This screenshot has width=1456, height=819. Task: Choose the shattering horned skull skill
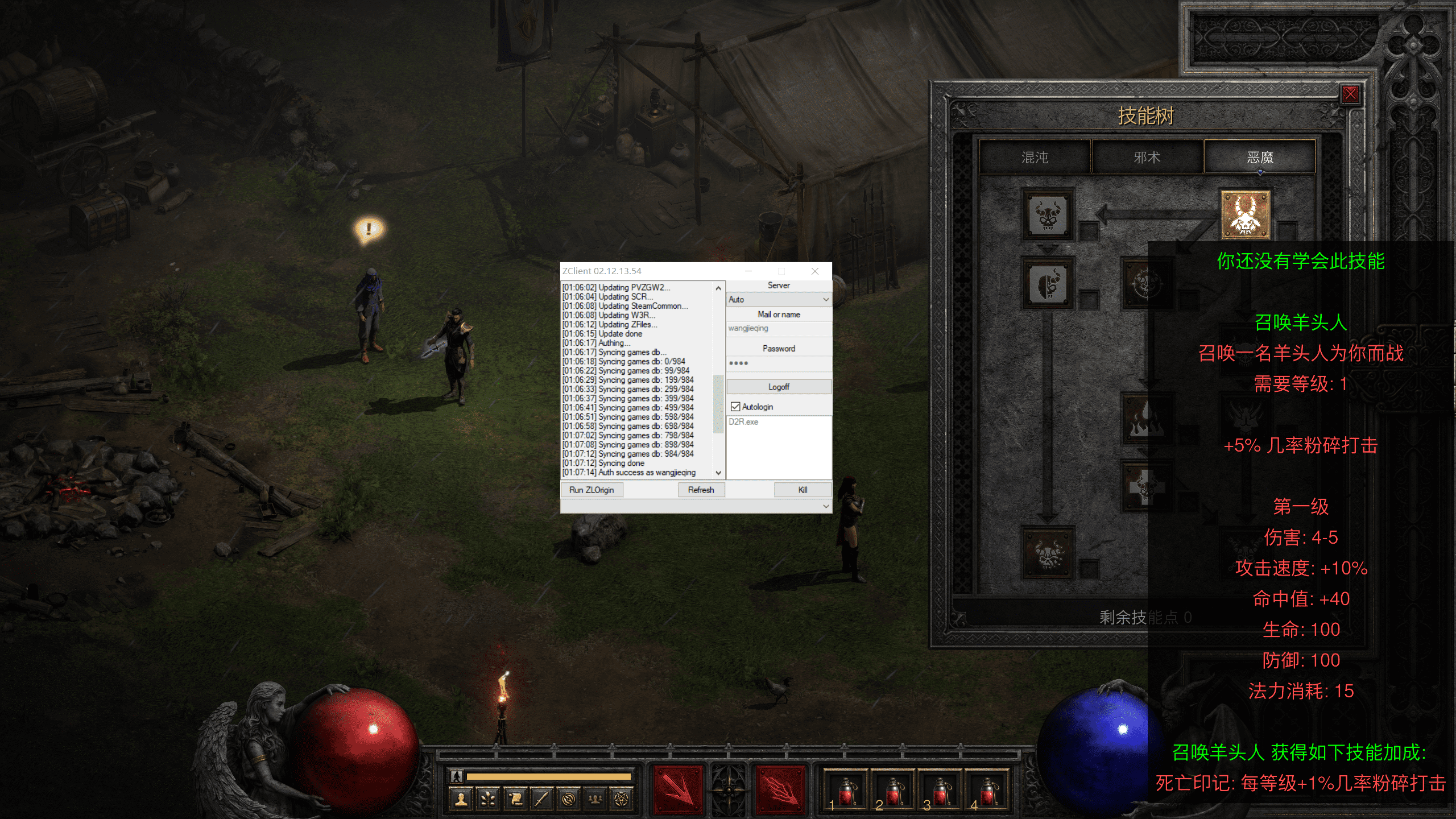click(x=1048, y=552)
